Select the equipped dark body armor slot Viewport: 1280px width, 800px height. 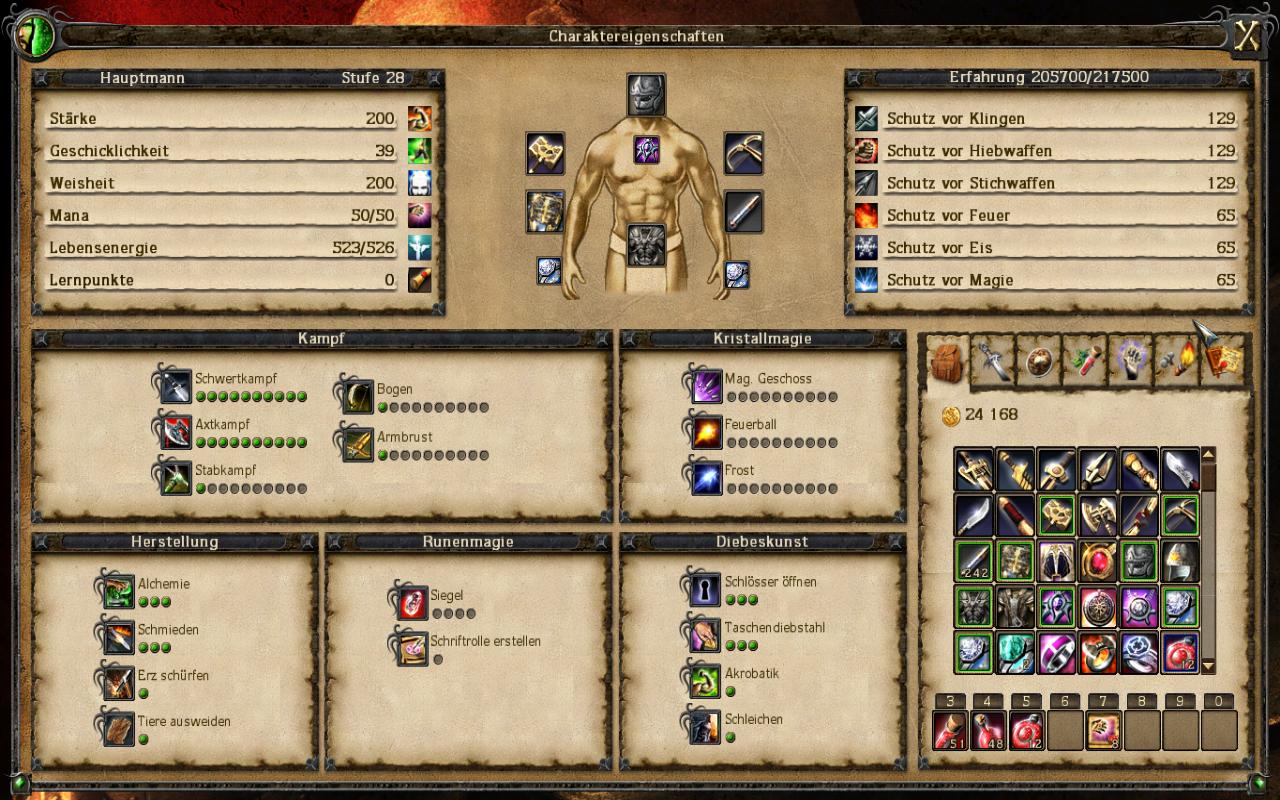(646, 245)
